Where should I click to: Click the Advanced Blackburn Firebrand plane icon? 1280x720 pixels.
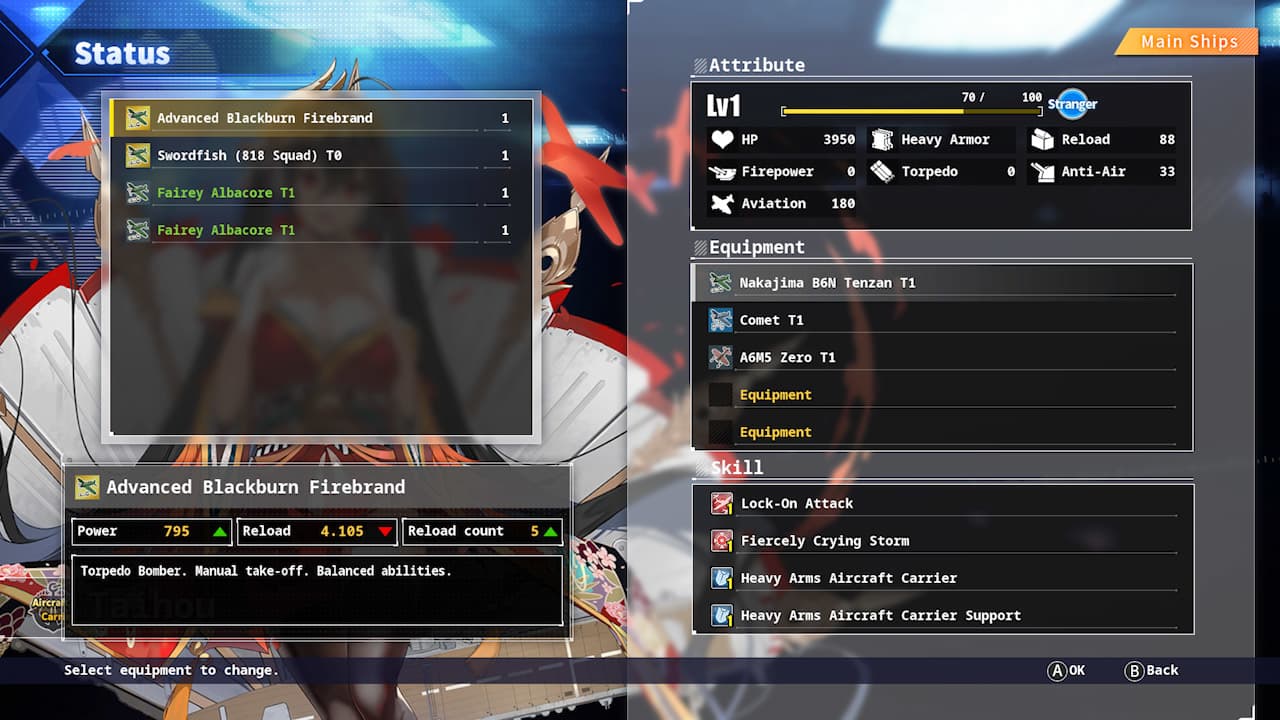138,117
